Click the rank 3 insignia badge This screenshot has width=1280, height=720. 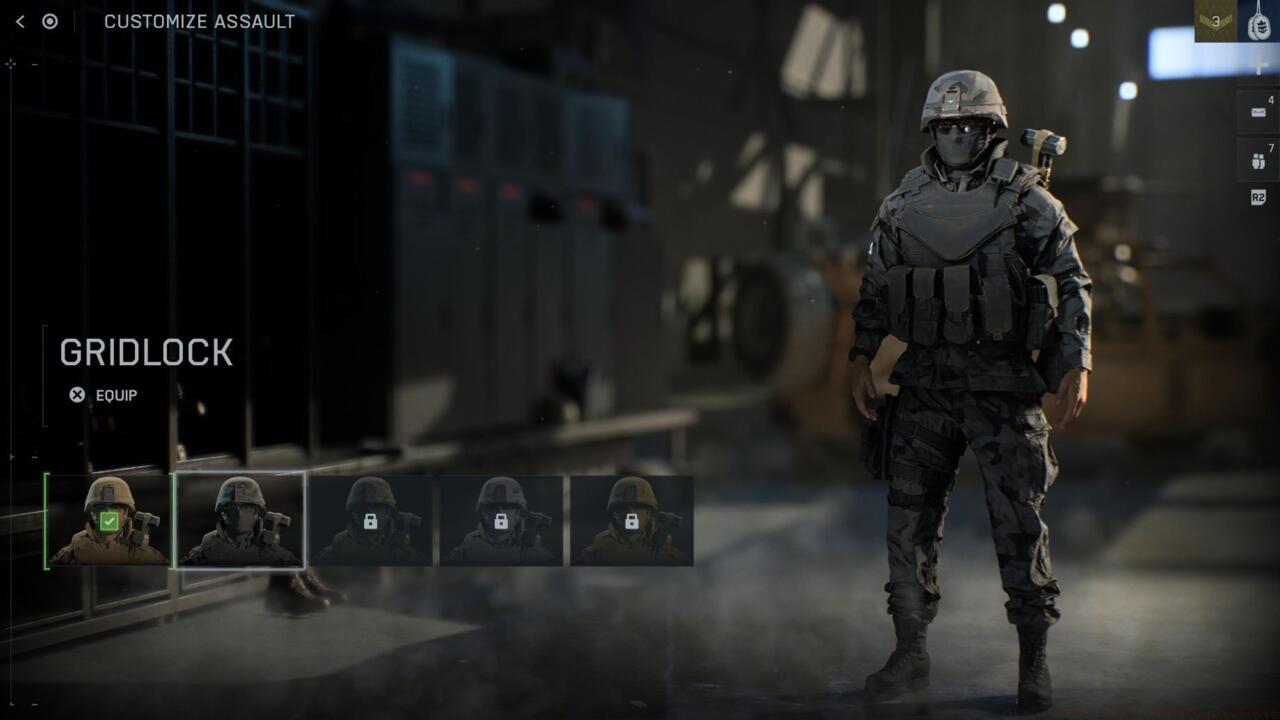pyautogui.click(x=1218, y=21)
